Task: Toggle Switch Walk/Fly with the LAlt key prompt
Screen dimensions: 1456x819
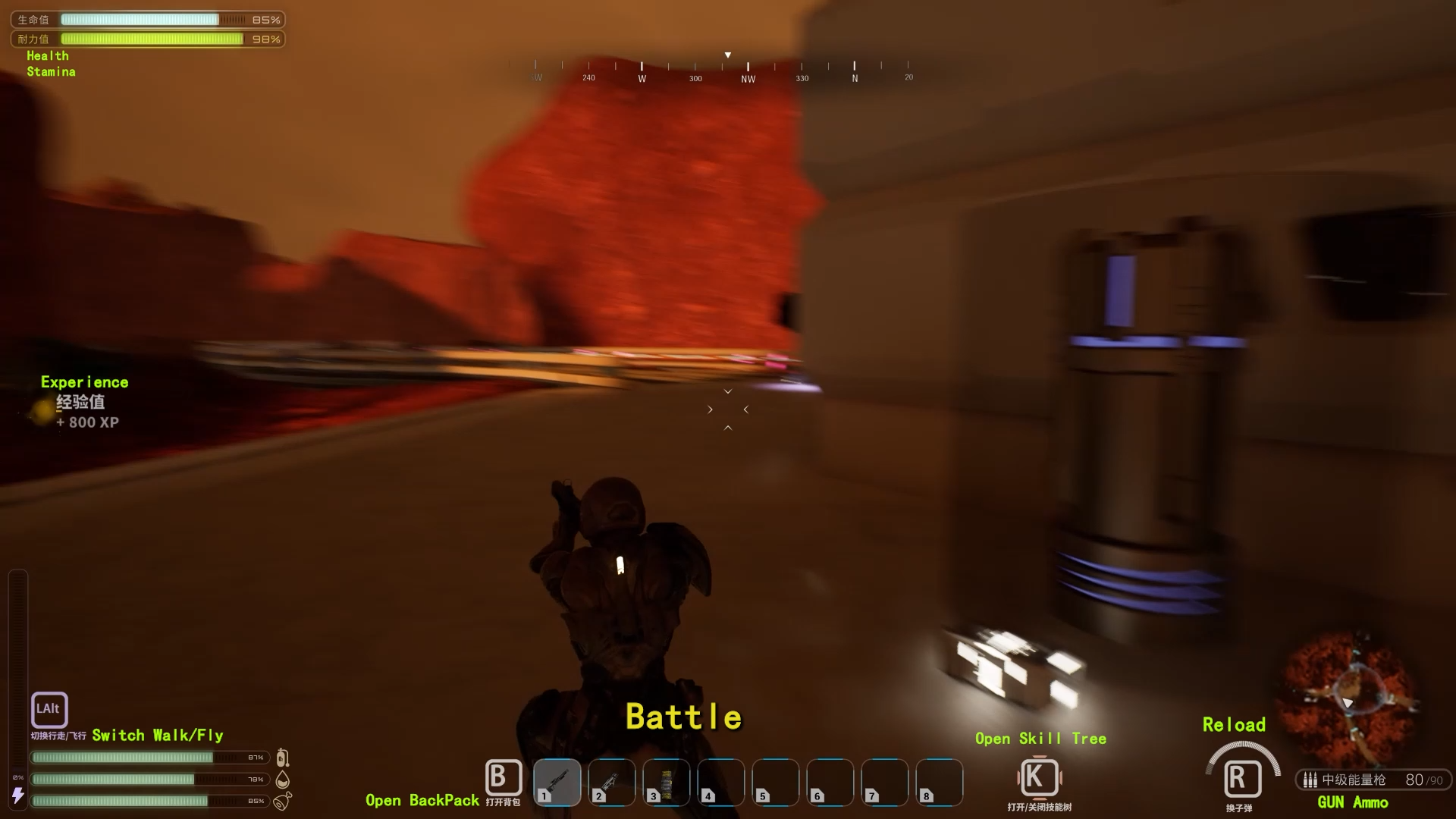Action: pyautogui.click(x=49, y=710)
